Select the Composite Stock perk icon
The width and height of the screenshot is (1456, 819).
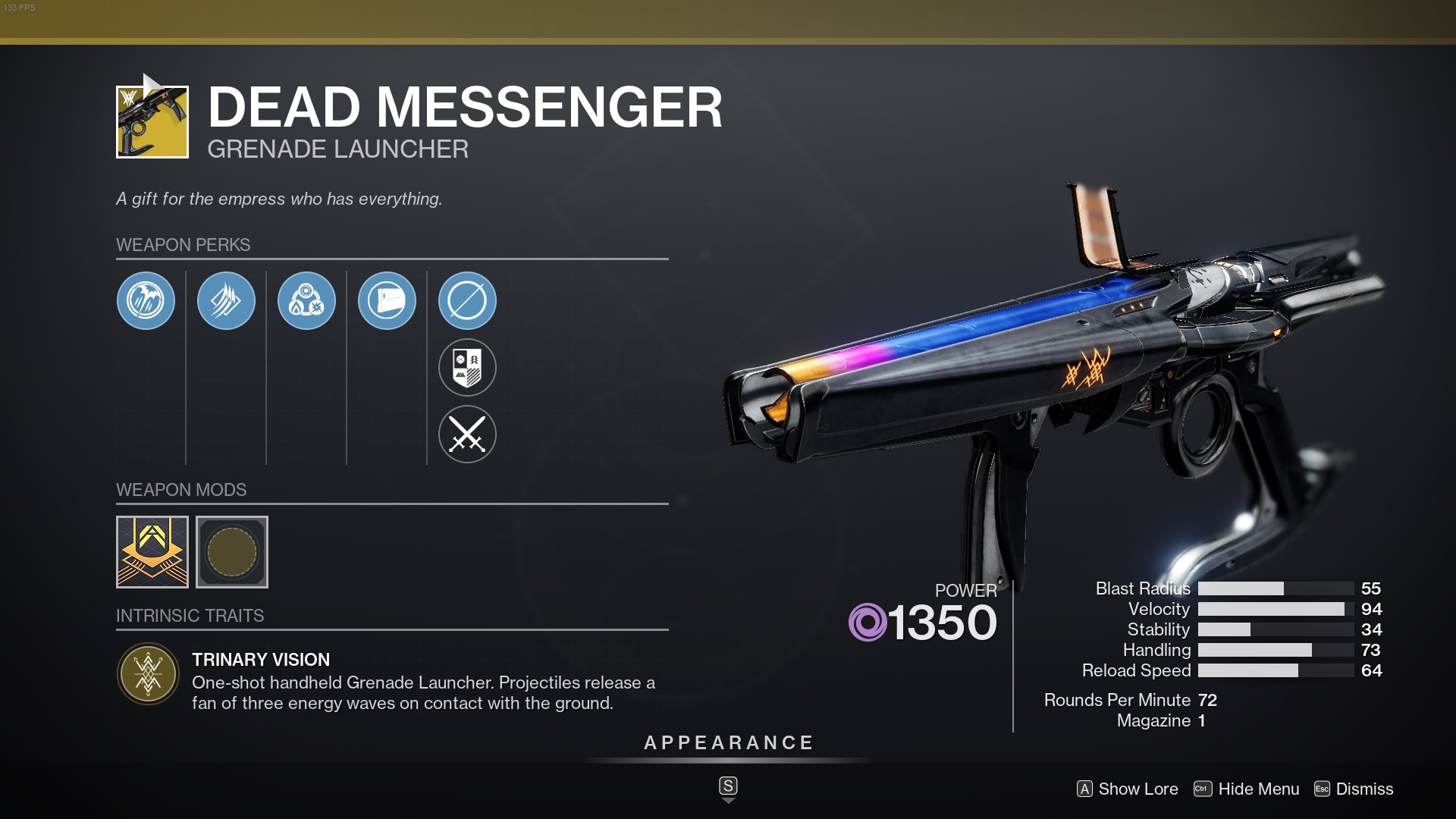[x=387, y=301]
